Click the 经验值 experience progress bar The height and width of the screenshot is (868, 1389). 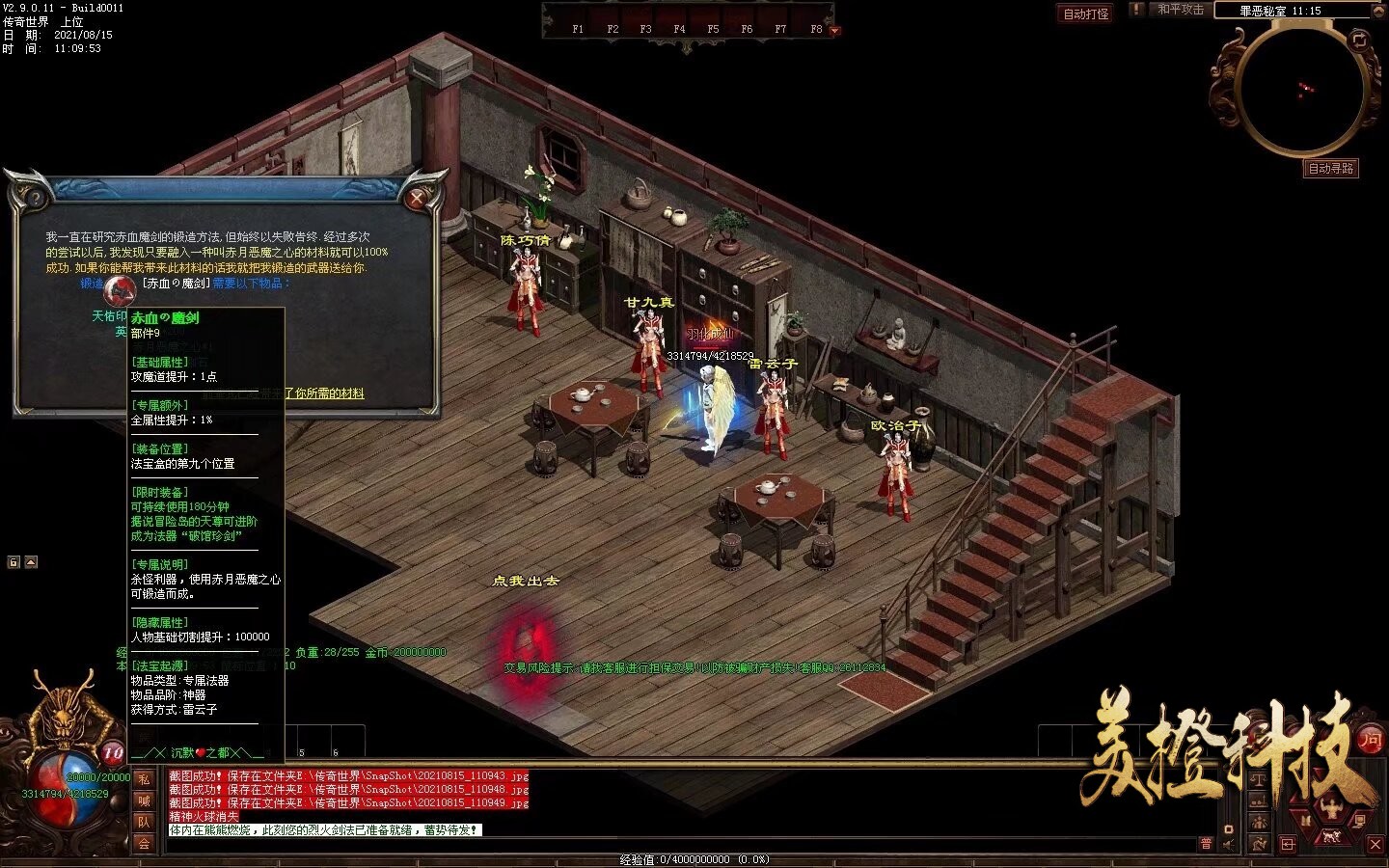coord(694,858)
